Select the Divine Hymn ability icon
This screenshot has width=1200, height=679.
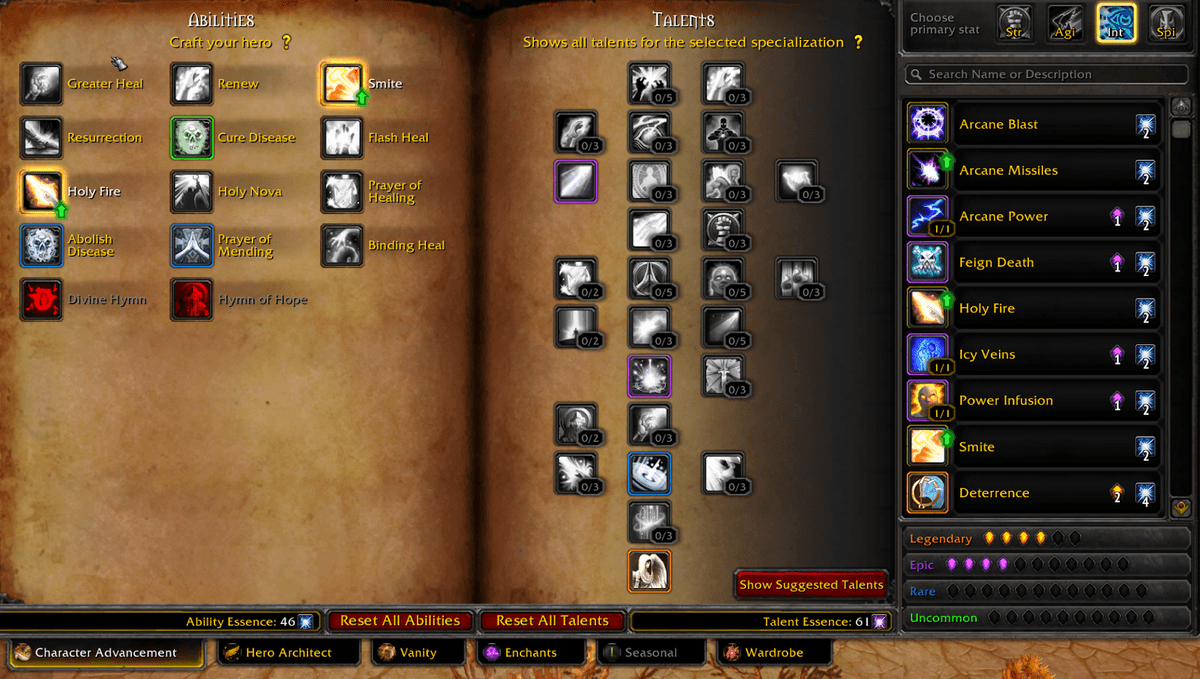(41, 300)
